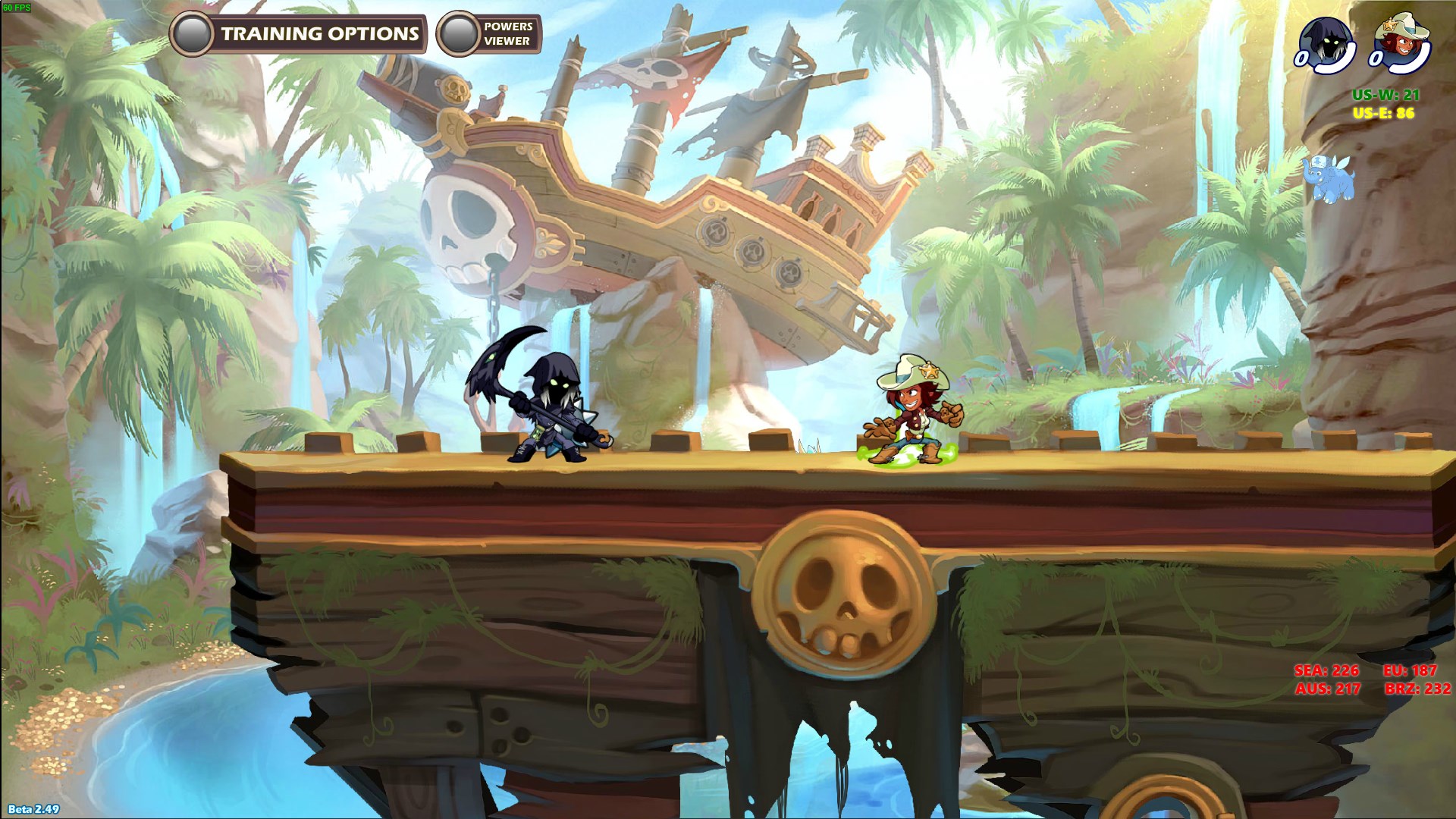Open the Powers Viewer panel

[489, 34]
